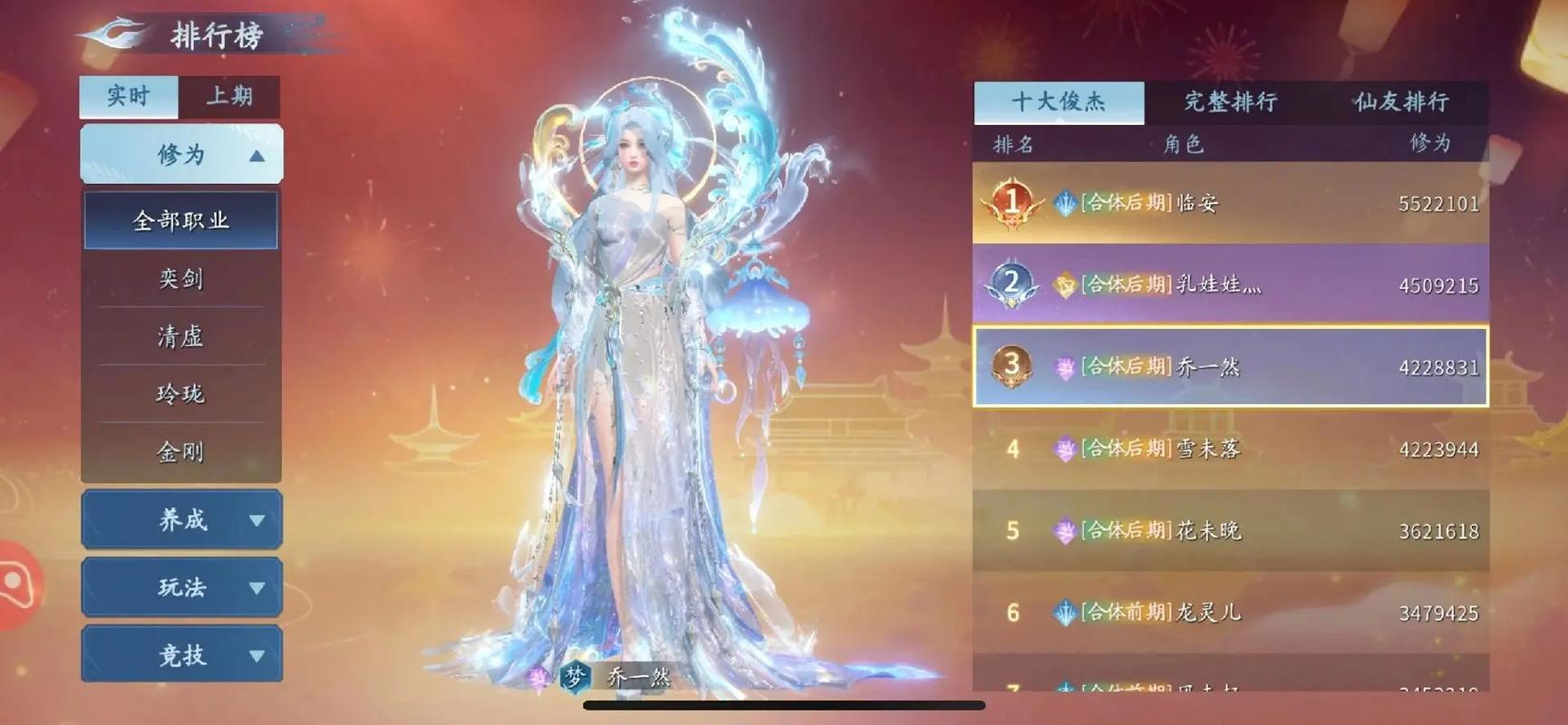This screenshot has height=725, width=1568.
Task: Open the 完整排行 tab
Action: tap(1230, 101)
